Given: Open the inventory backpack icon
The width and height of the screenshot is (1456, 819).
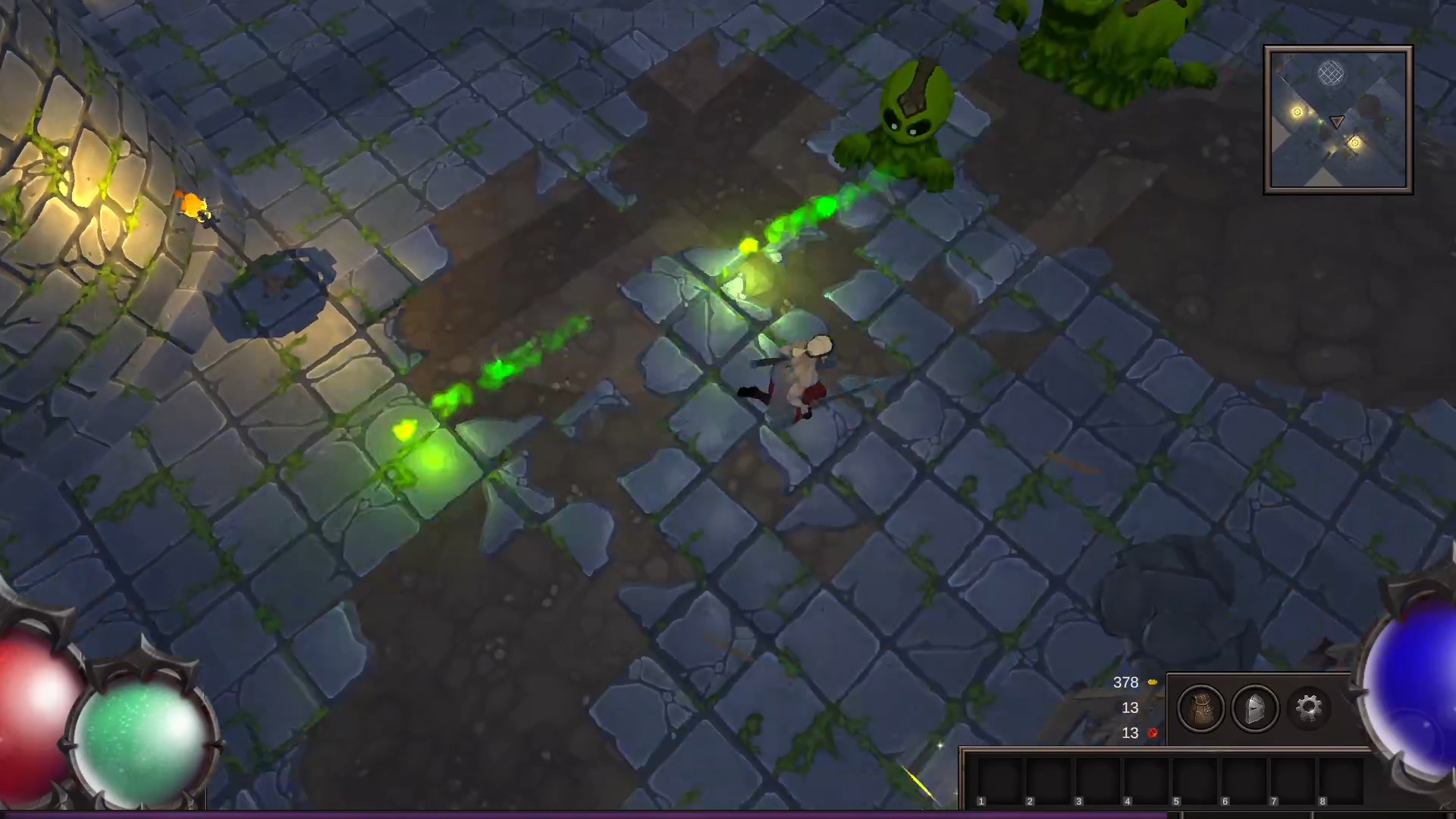Looking at the screenshot, I should point(1203,709).
